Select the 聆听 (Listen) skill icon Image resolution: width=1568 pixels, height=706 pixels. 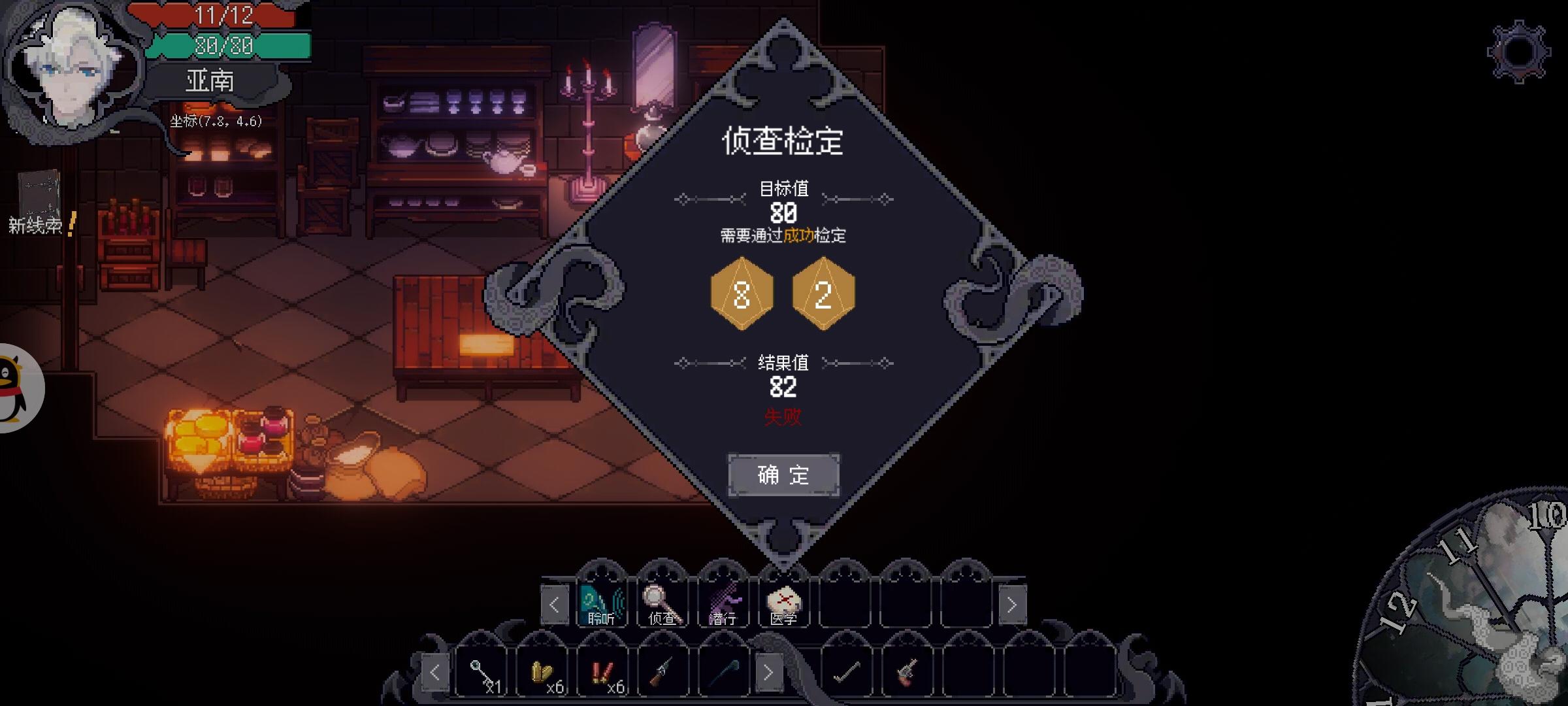[603, 605]
